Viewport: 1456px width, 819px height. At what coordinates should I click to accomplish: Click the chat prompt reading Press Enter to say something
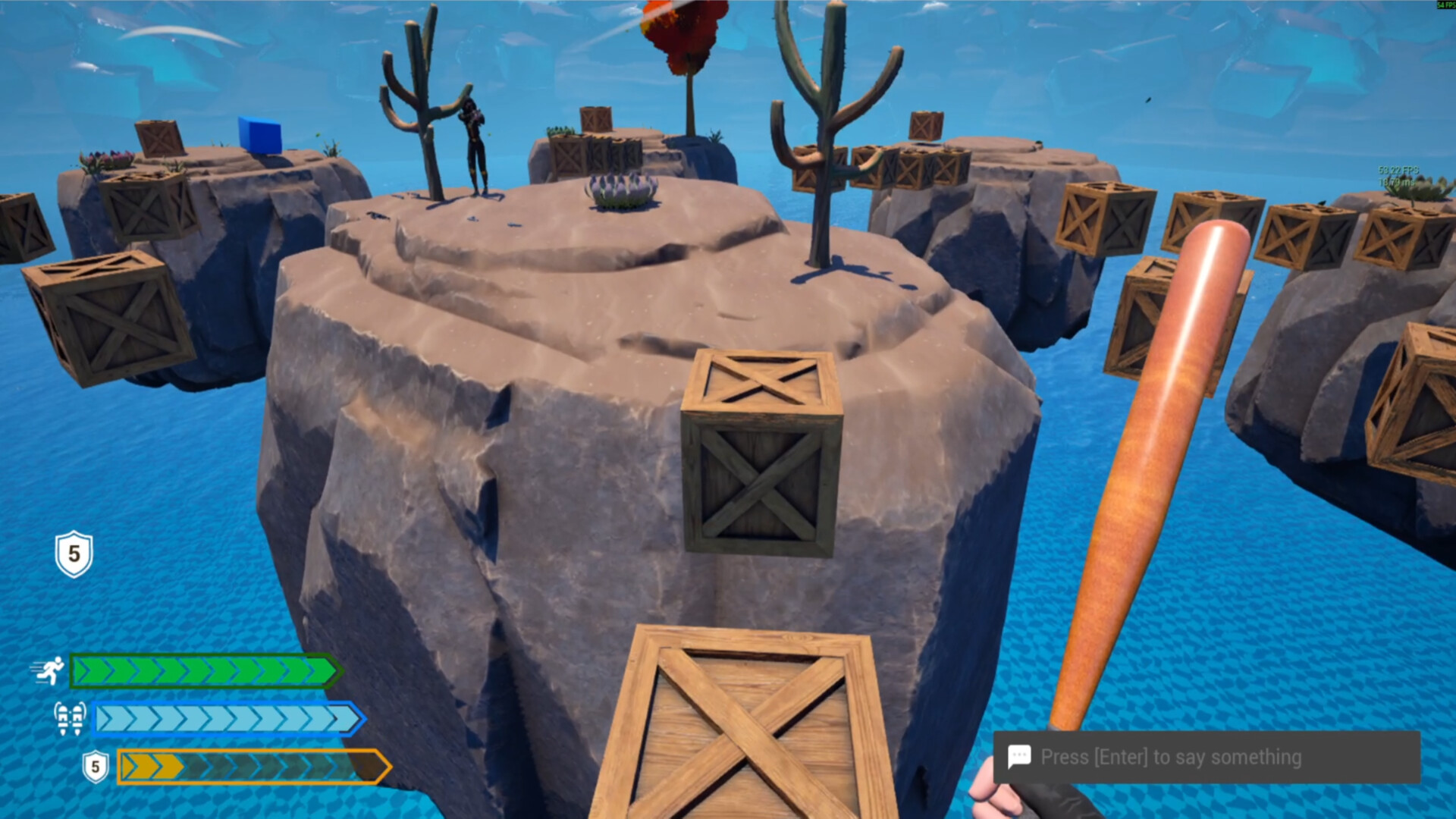point(1174,756)
